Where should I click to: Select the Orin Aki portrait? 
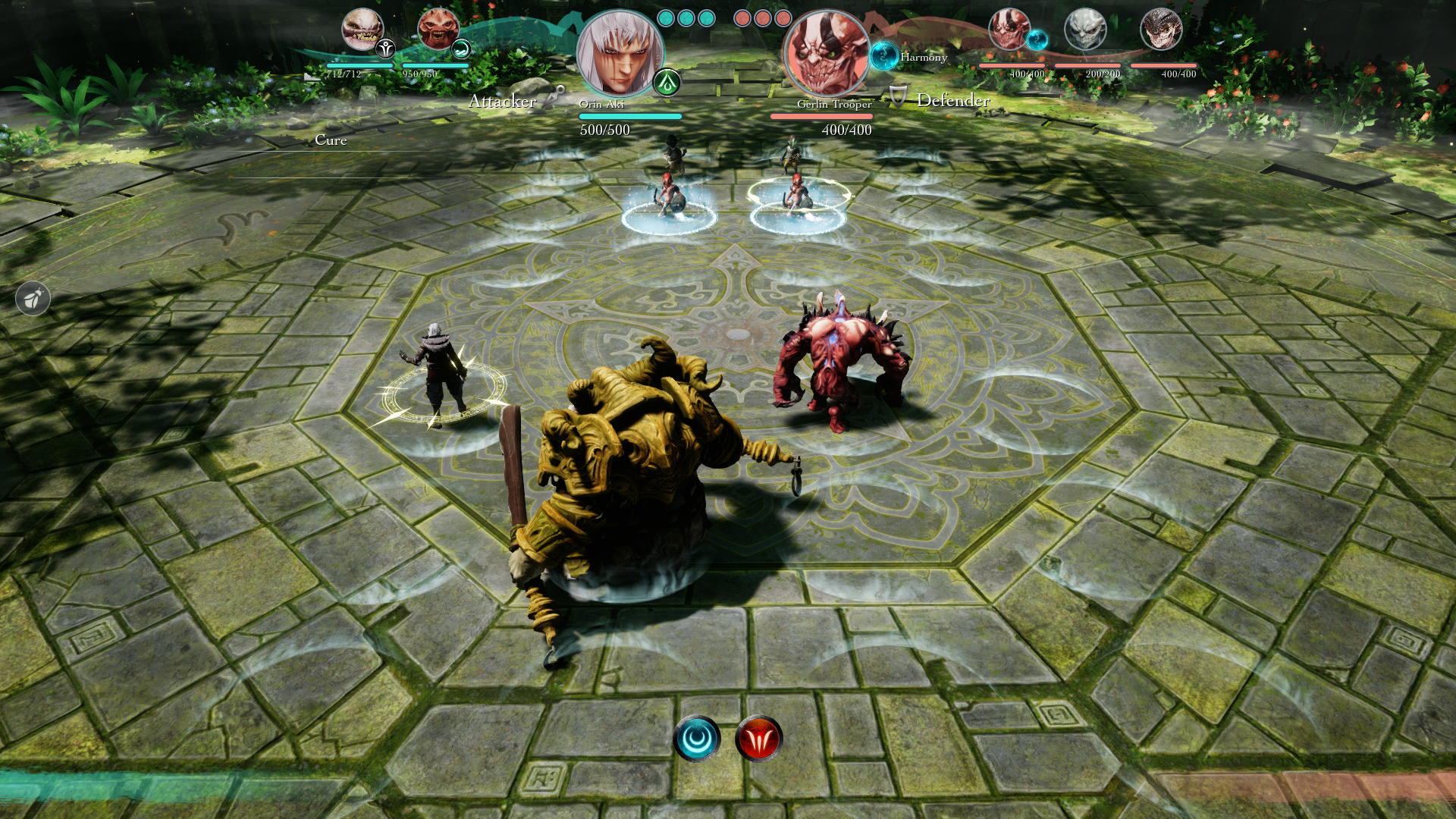pyautogui.click(x=618, y=53)
